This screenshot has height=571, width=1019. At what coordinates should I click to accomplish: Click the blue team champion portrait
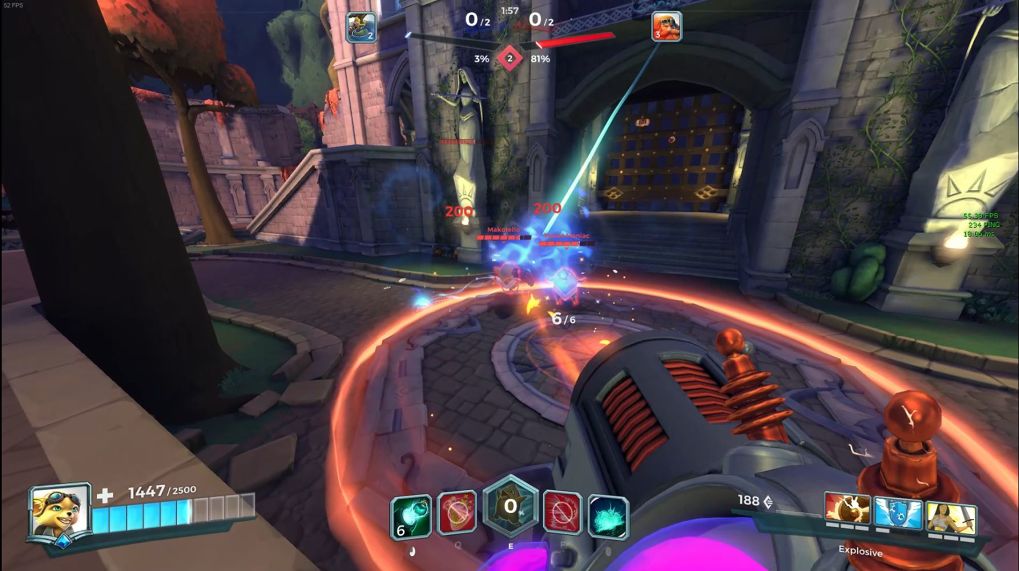361,27
